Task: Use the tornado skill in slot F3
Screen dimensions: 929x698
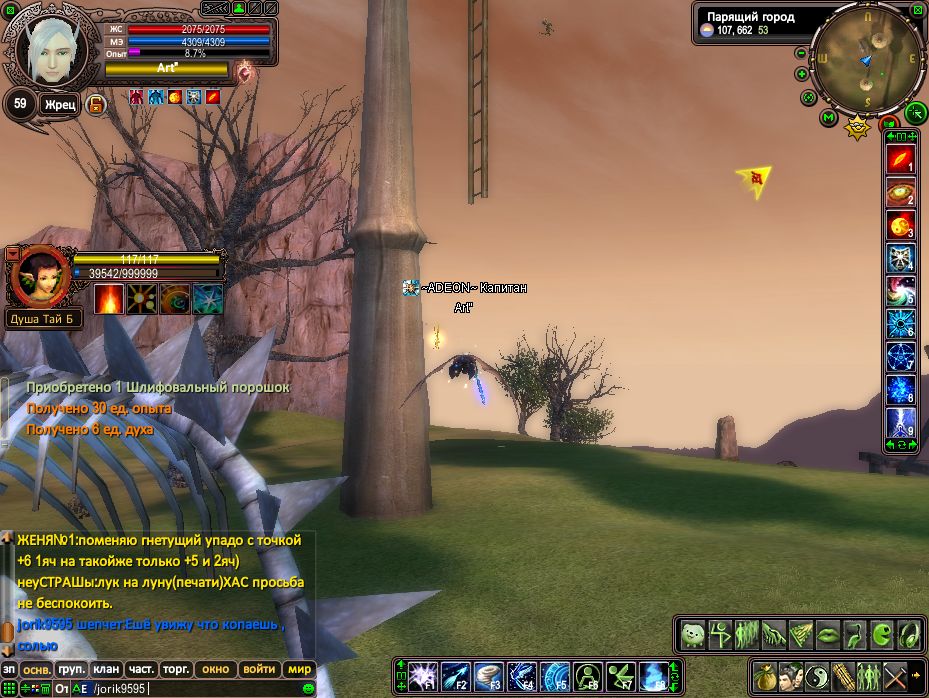Action: point(487,676)
